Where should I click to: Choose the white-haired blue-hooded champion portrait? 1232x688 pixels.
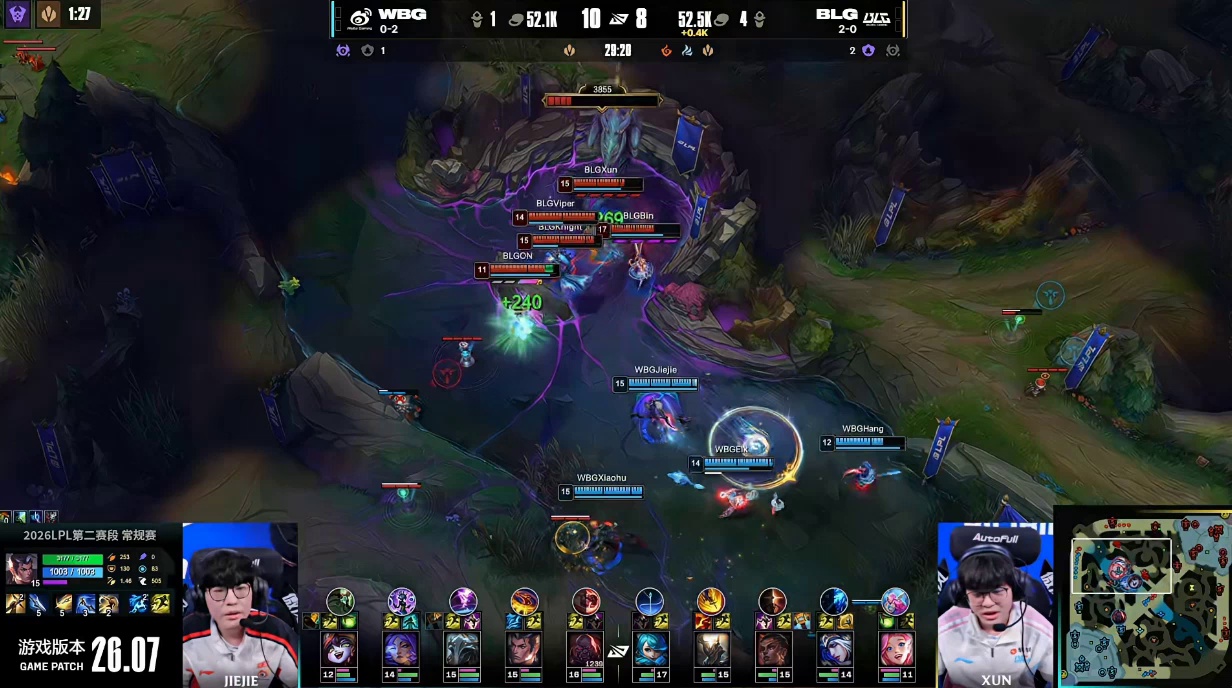(834, 648)
